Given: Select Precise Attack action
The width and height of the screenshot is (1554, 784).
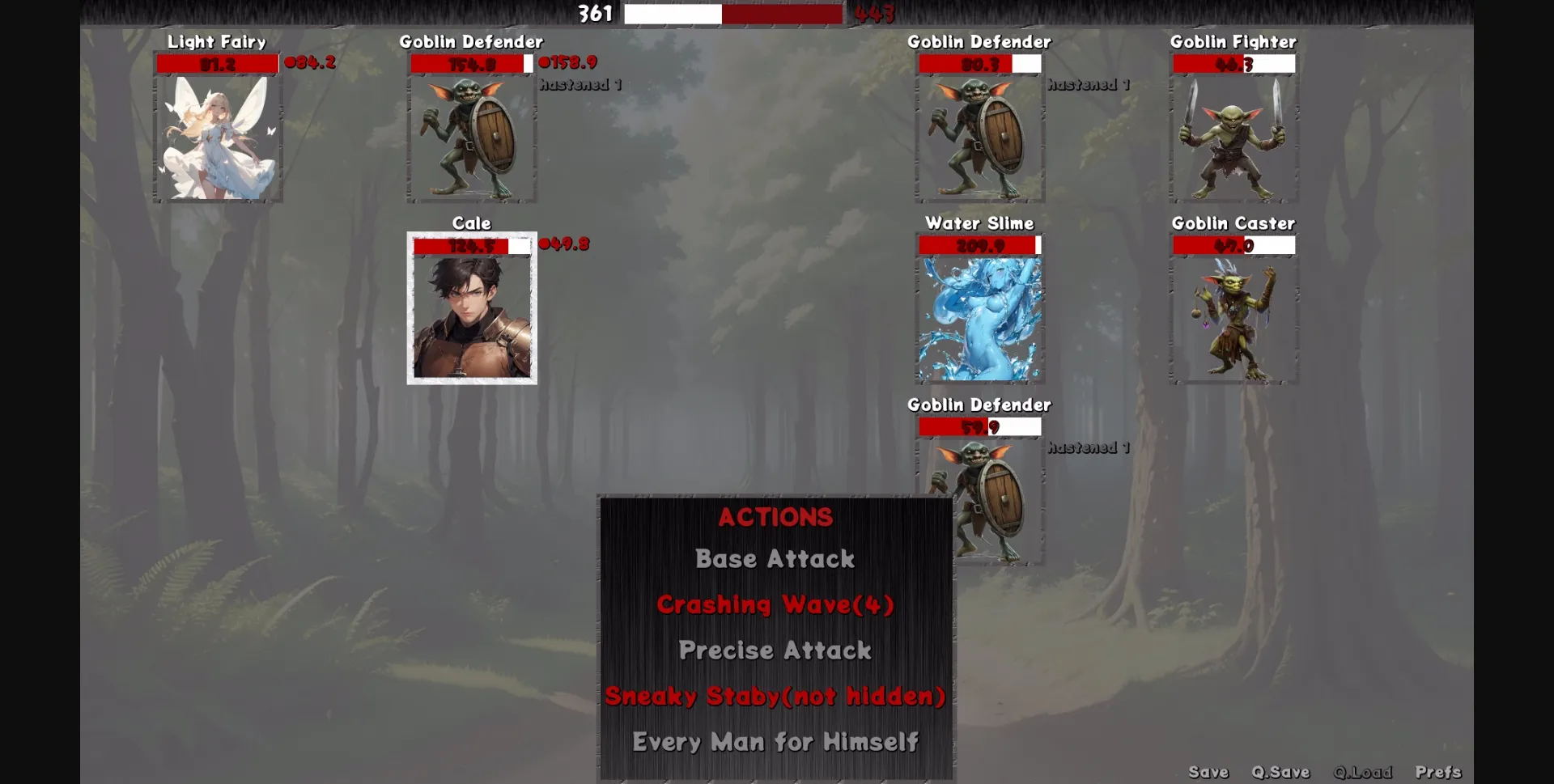Looking at the screenshot, I should pos(774,650).
